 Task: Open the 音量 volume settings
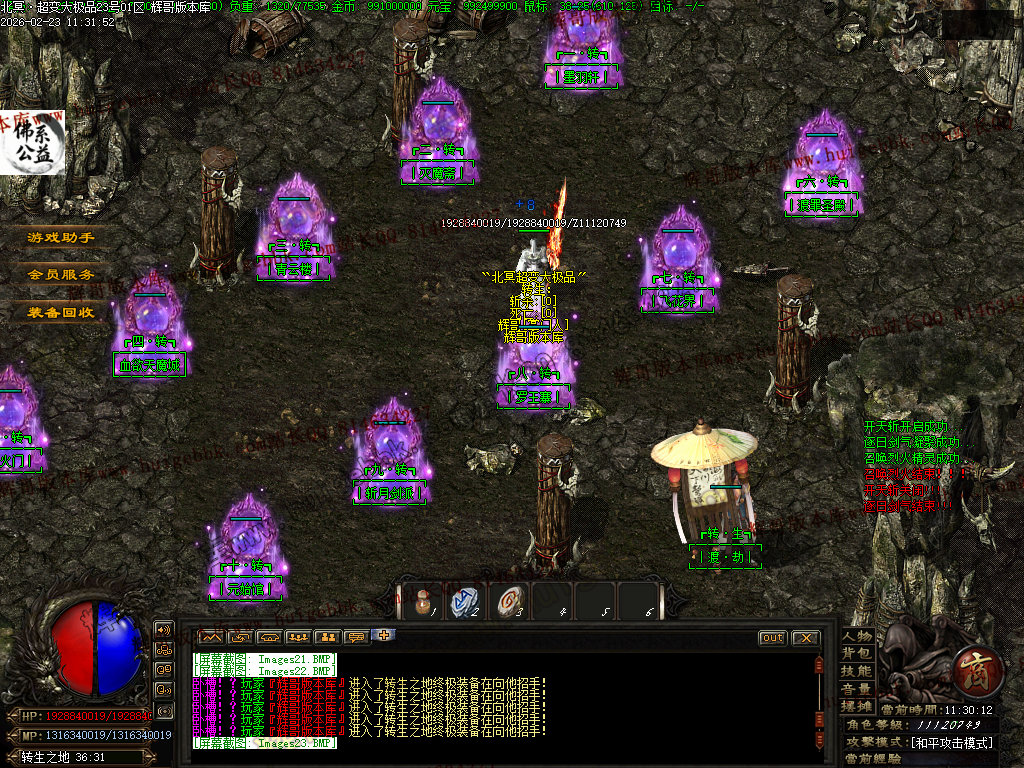click(x=857, y=689)
